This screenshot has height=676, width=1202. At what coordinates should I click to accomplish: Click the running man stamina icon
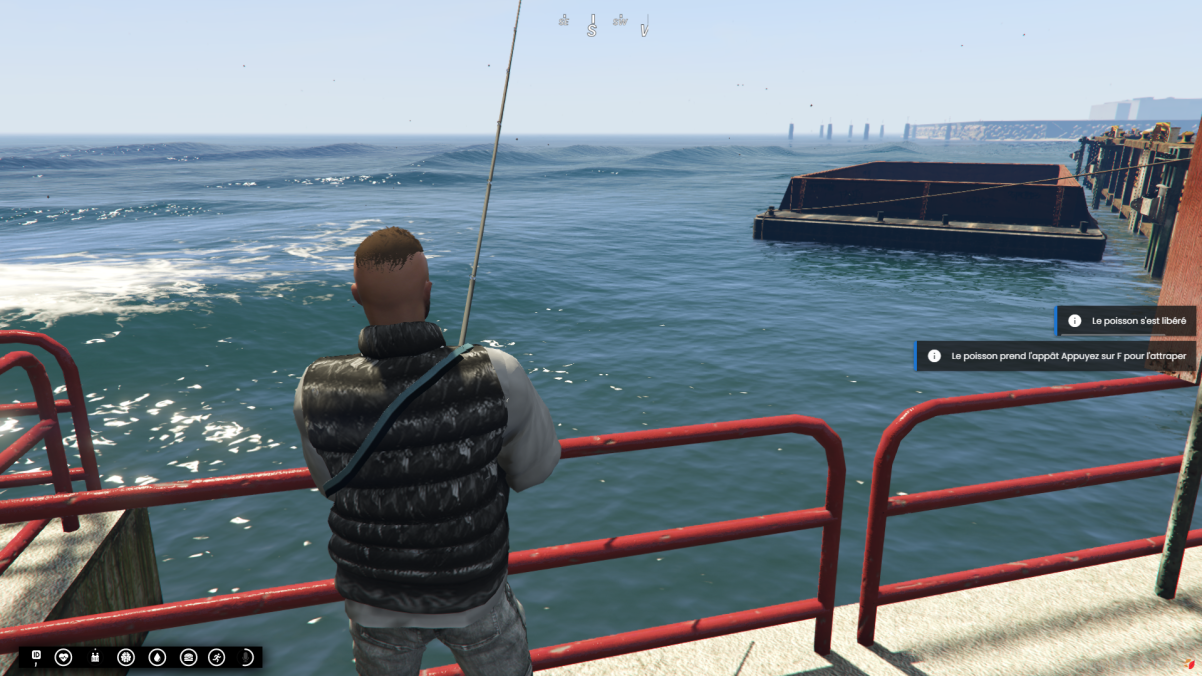217,657
